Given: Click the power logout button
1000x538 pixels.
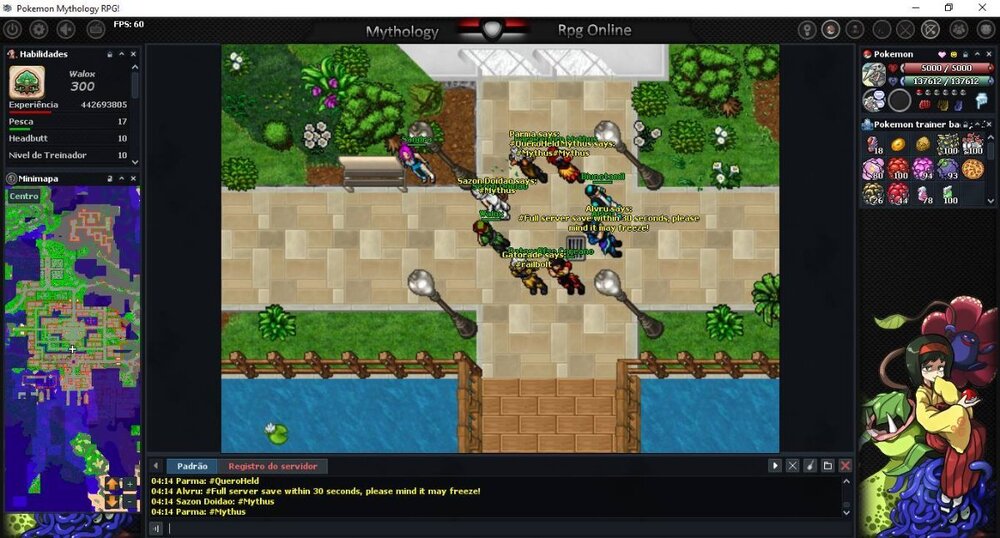Looking at the screenshot, I should [12, 30].
